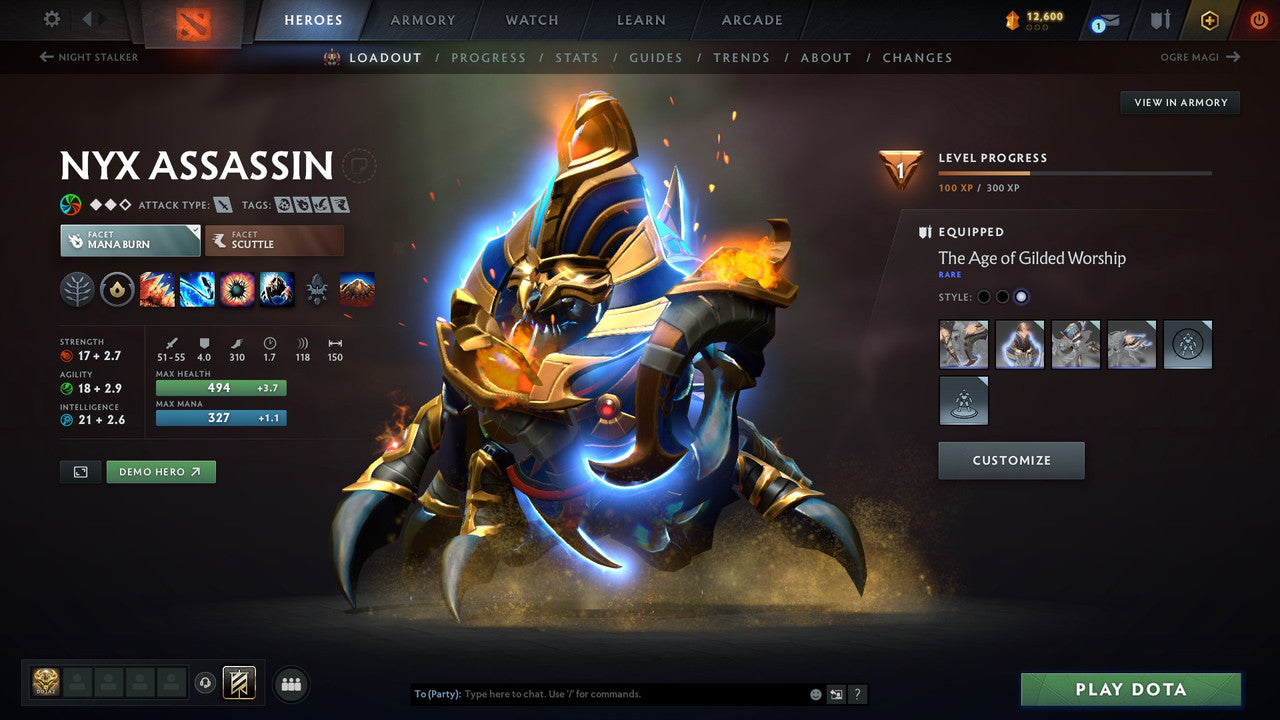Select the third equipped style circle

click(x=1023, y=296)
